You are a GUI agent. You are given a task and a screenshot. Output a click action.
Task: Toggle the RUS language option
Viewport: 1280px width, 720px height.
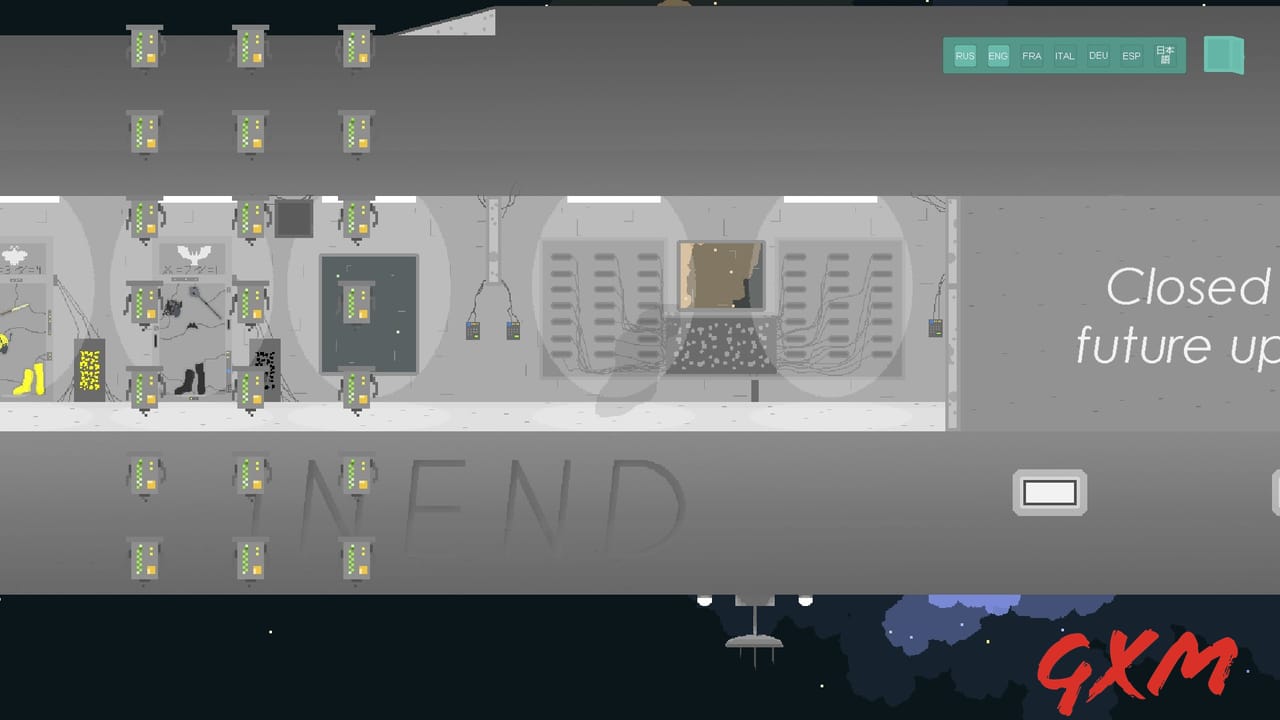(964, 56)
